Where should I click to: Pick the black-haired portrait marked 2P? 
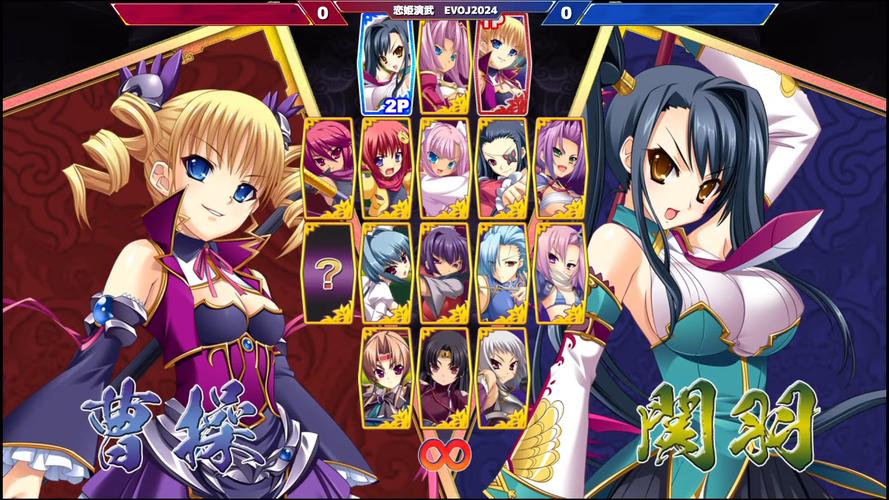coord(387,62)
